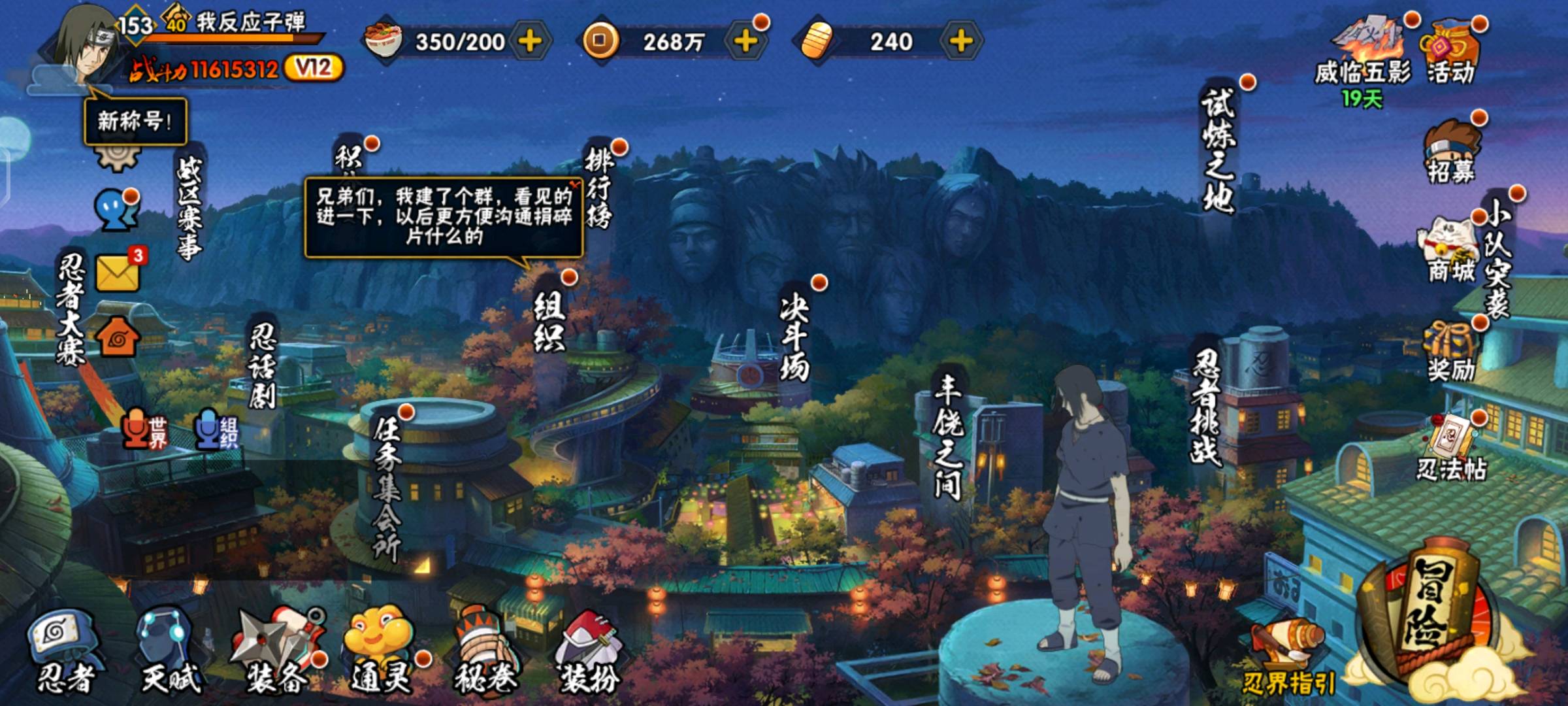Open the mail envelope with 3 unread
This screenshot has height=706, width=1568.
118,273
